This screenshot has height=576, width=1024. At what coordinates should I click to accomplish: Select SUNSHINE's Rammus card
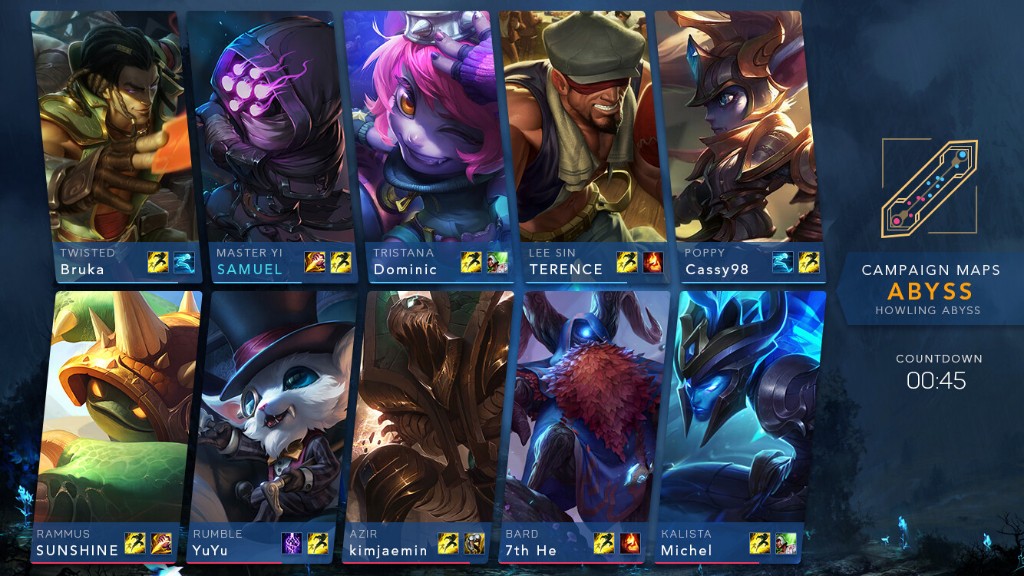(112, 410)
